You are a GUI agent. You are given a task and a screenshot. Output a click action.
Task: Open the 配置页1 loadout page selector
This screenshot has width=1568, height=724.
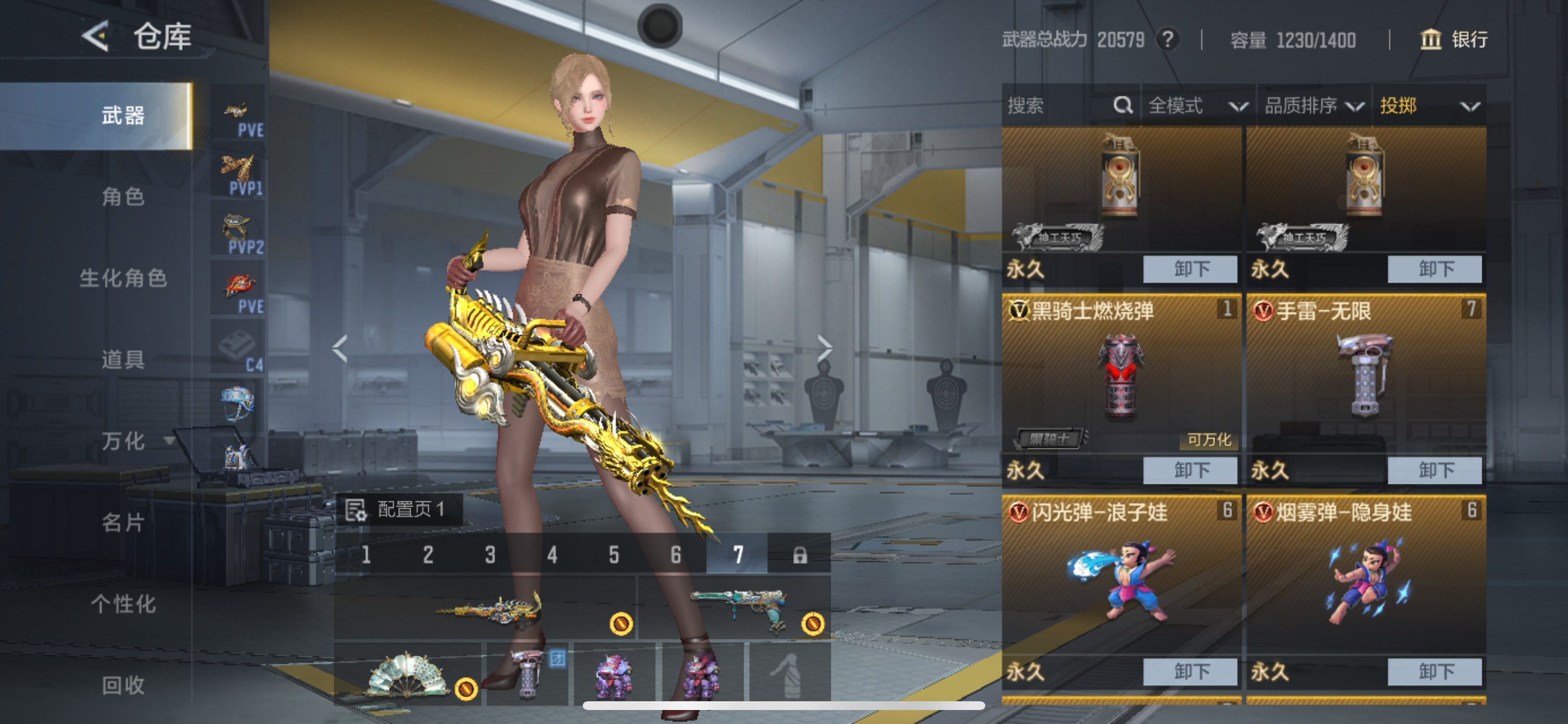click(400, 509)
